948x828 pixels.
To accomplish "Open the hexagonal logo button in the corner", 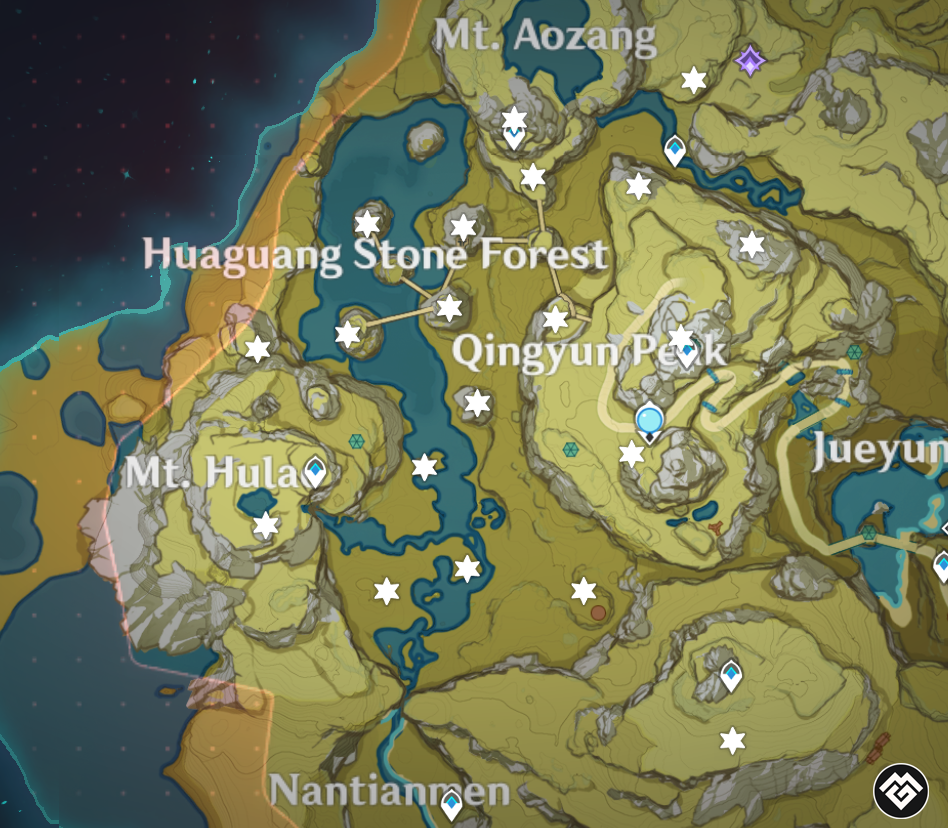I will (901, 791).
